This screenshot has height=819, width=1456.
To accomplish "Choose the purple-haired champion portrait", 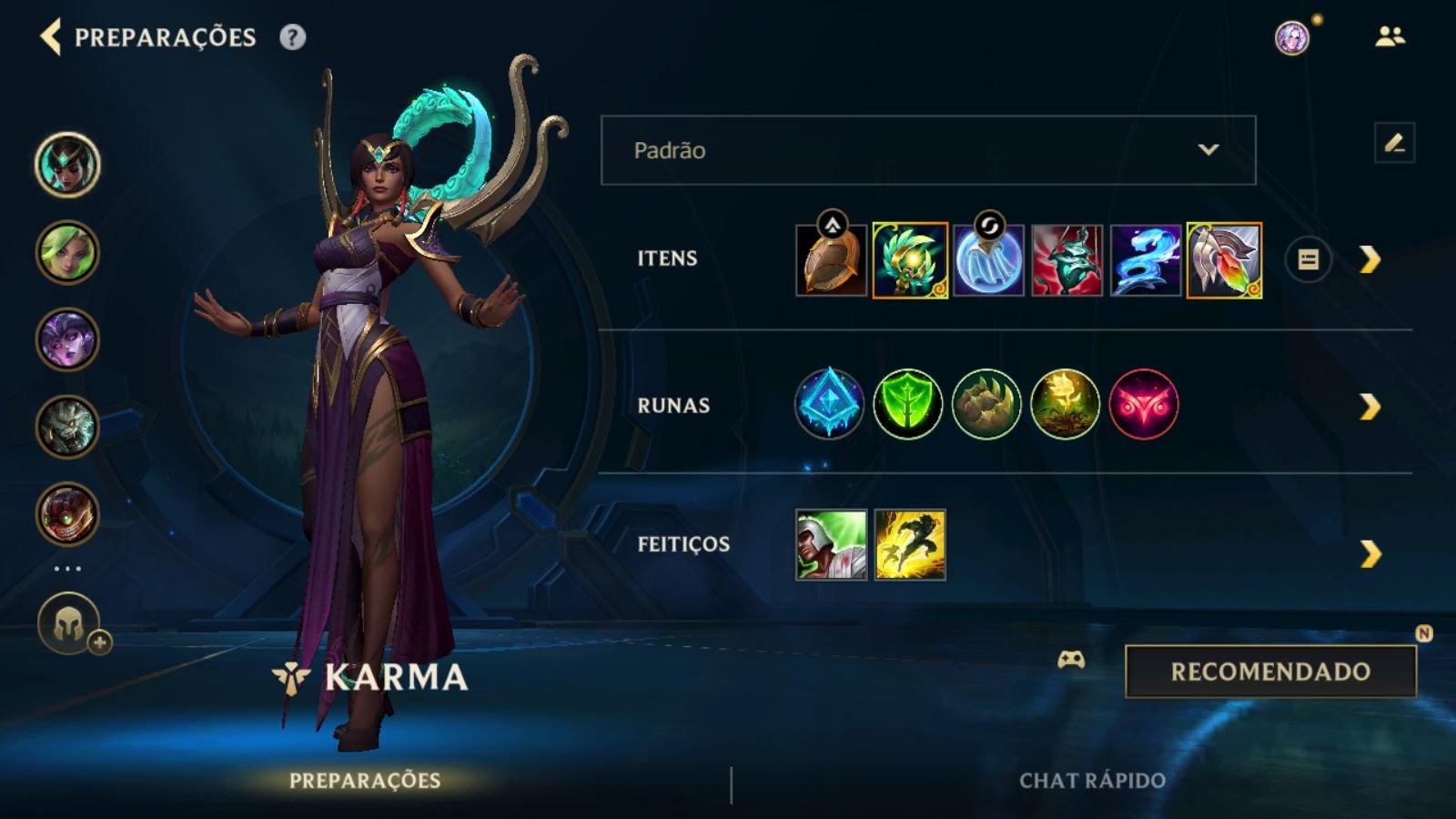I will click(67, 339).
